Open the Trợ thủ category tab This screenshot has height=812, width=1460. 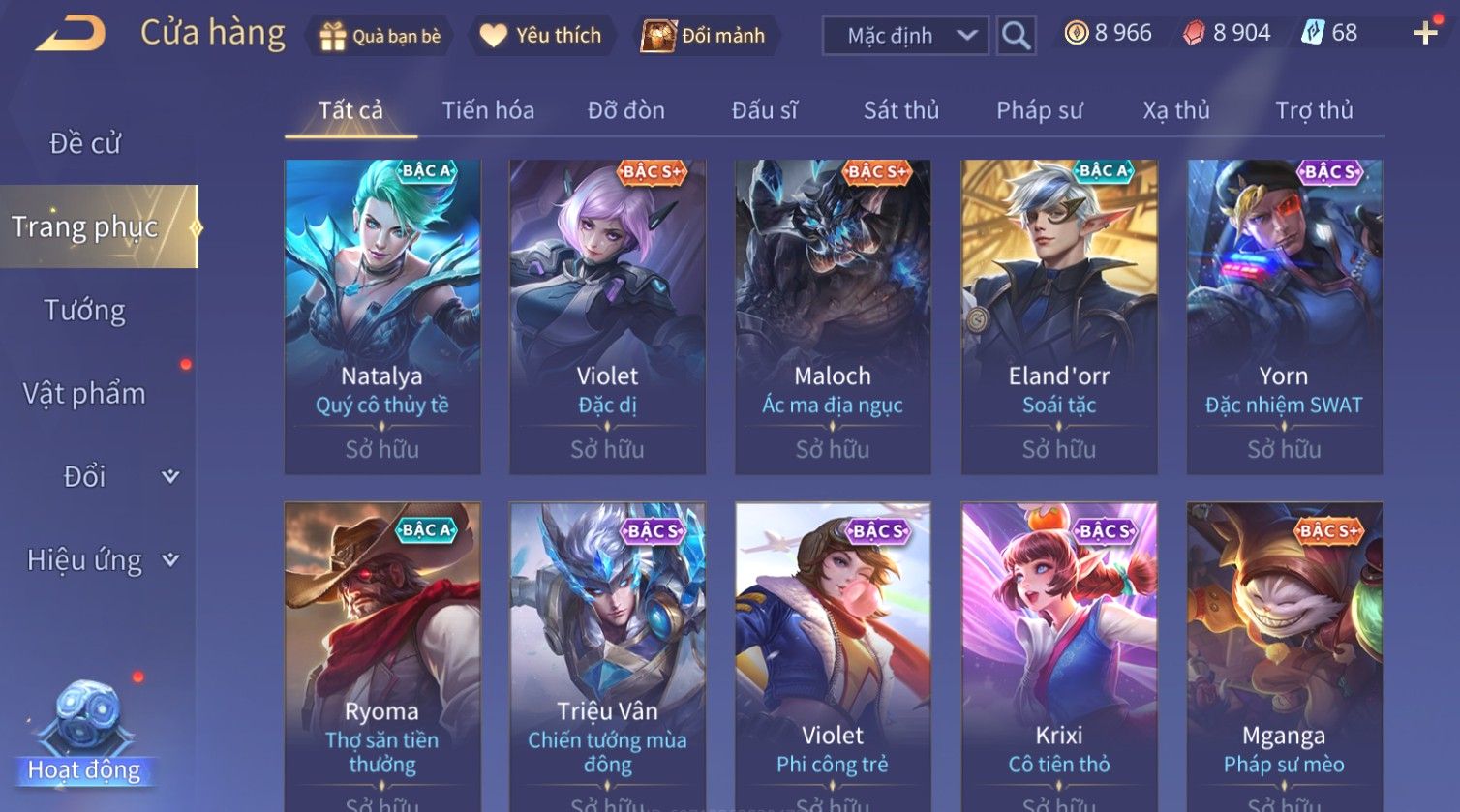coord(1313,110)
